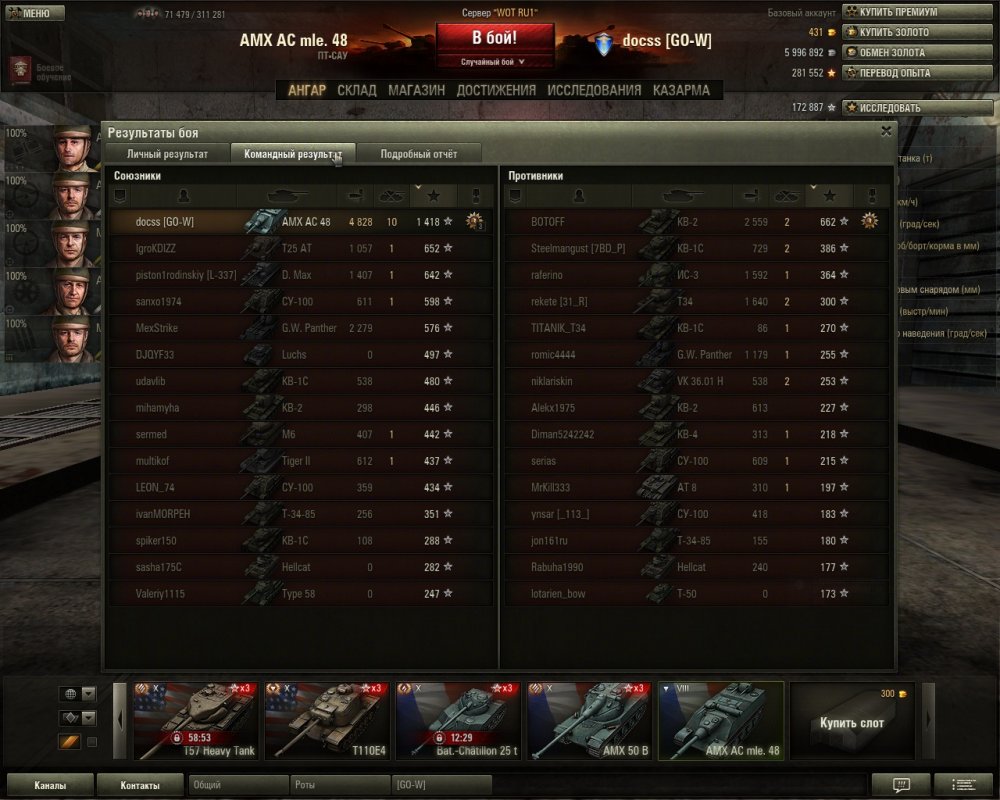The image size is (1000, 800).
Task: Open the МЕНЮ button
Action: tap(33, 13)
